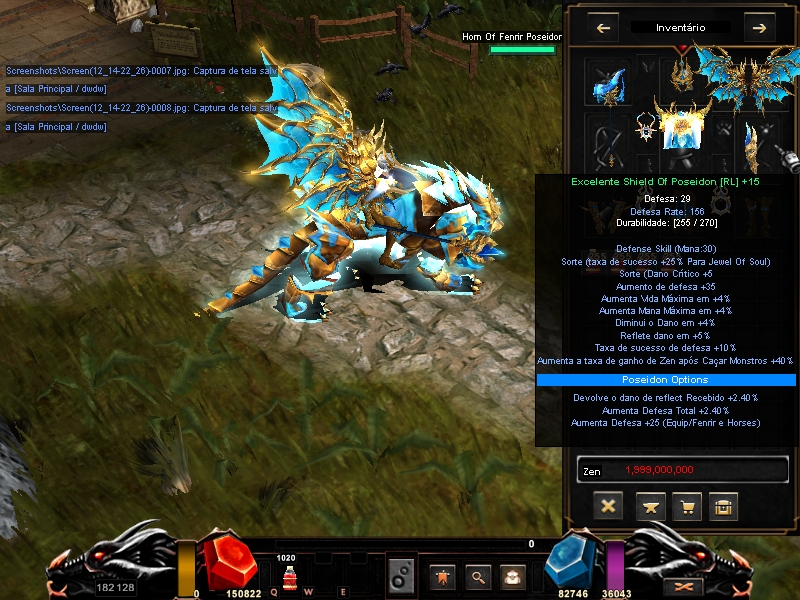This screenshot has height=600, width=800.
Task: Open the anvil repair function
Action: point(650,506)
